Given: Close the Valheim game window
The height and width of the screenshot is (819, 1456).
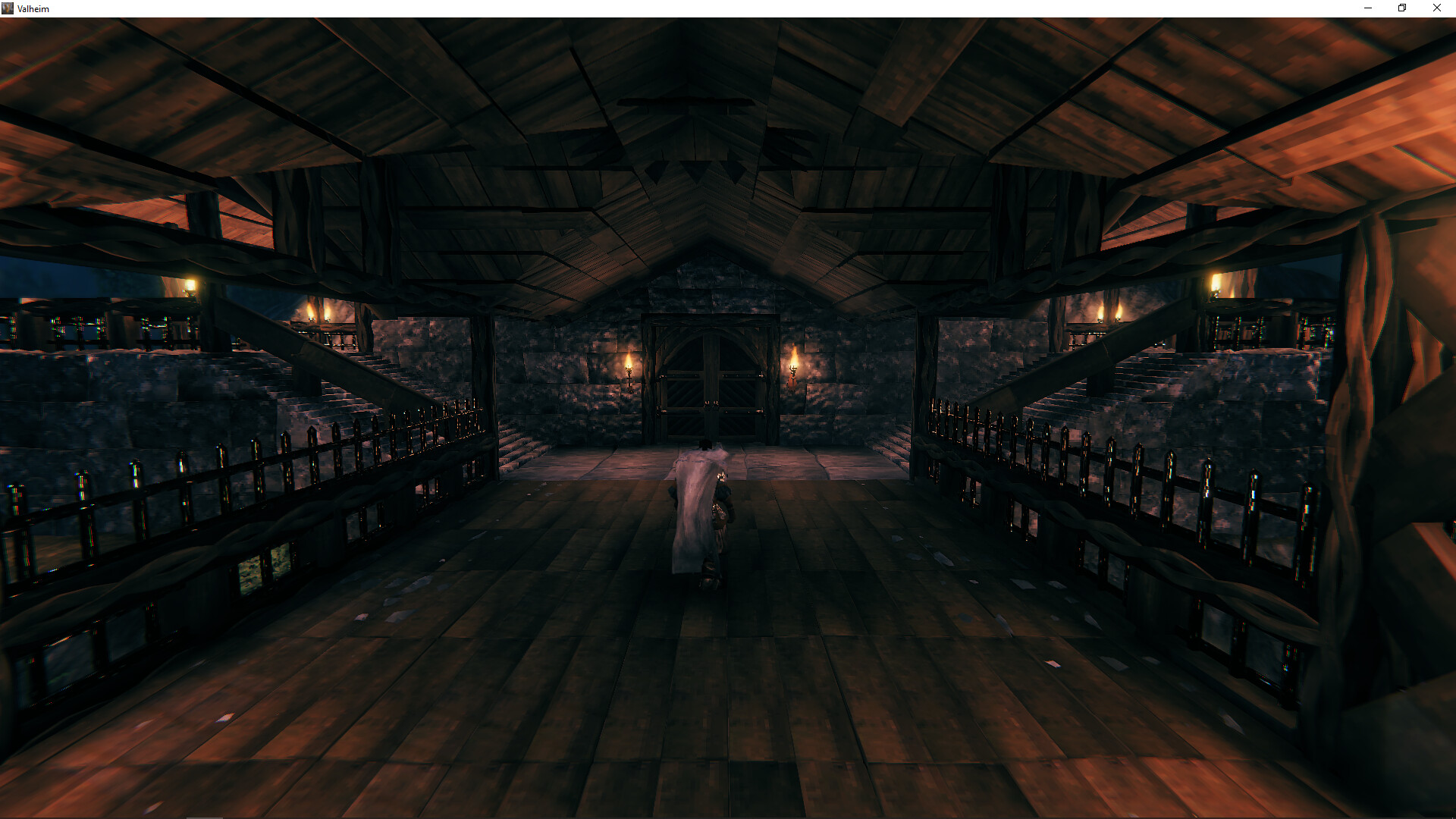Looking at the screenshot, I should (x=1436, y=8).
